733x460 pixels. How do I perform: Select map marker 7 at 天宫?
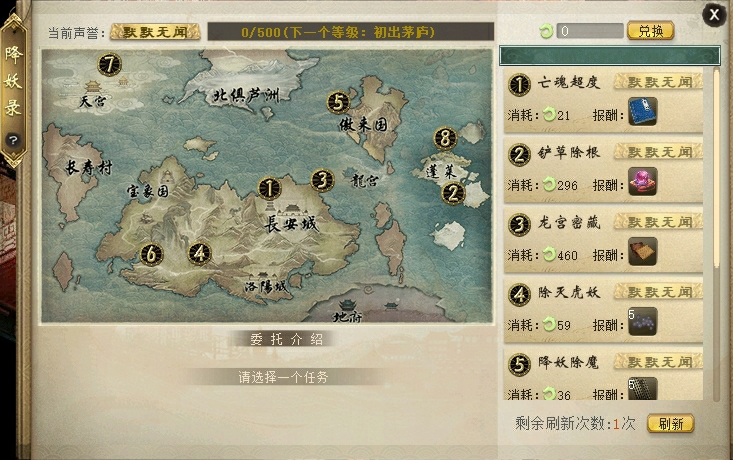point(109,65)
